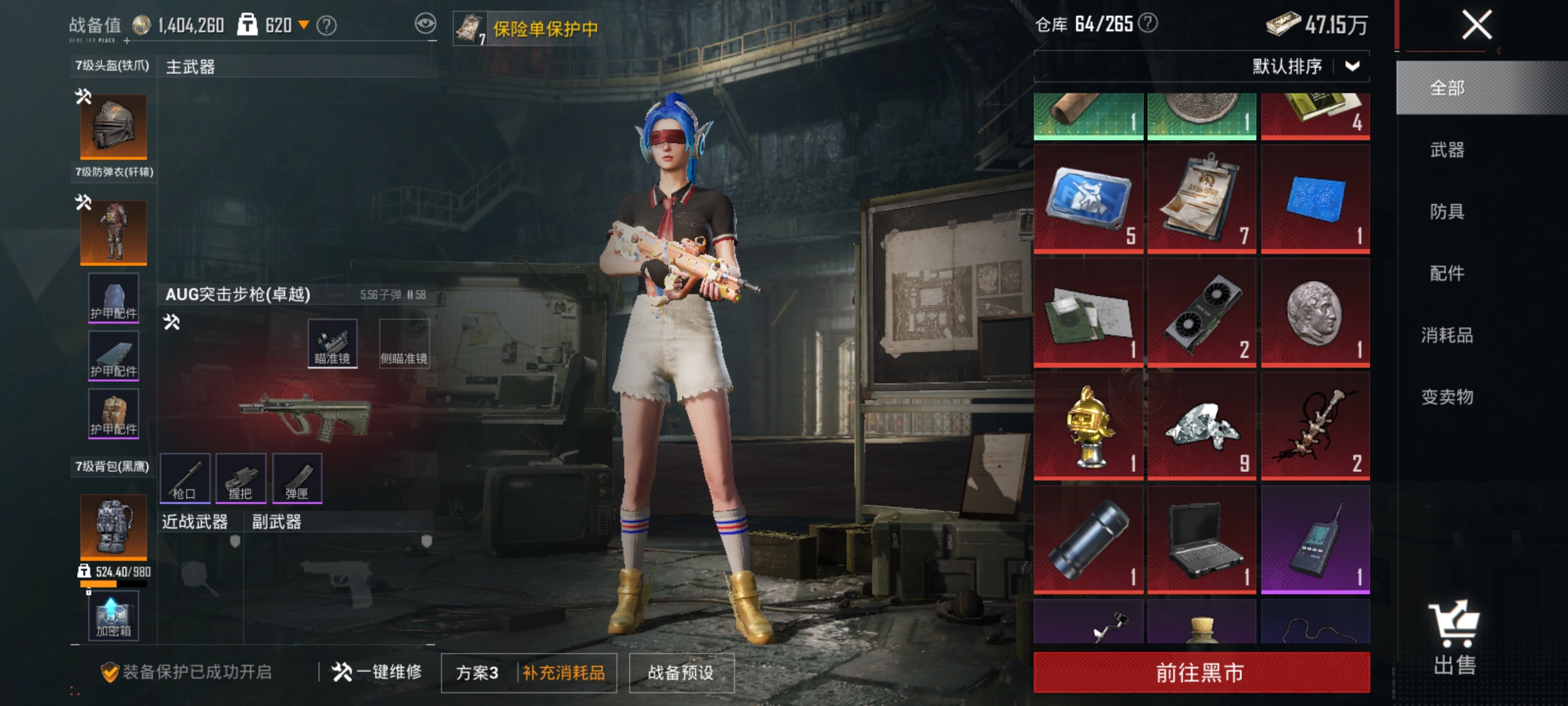Click the 7级头盔(铁爪) helmet icon
The width and height of the screenshot is (1568, 706).
tap(113, 126)
